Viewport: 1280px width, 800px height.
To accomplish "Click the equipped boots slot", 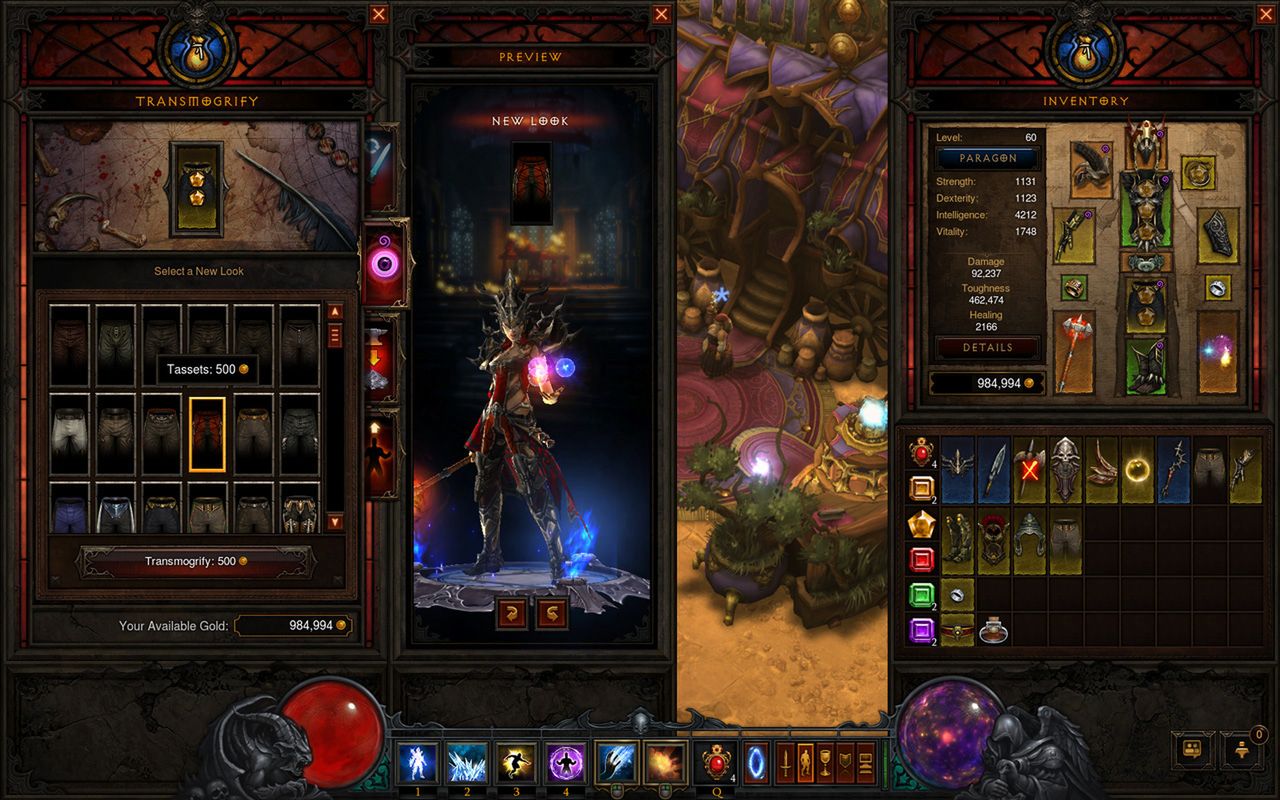I will [1145, 366].
